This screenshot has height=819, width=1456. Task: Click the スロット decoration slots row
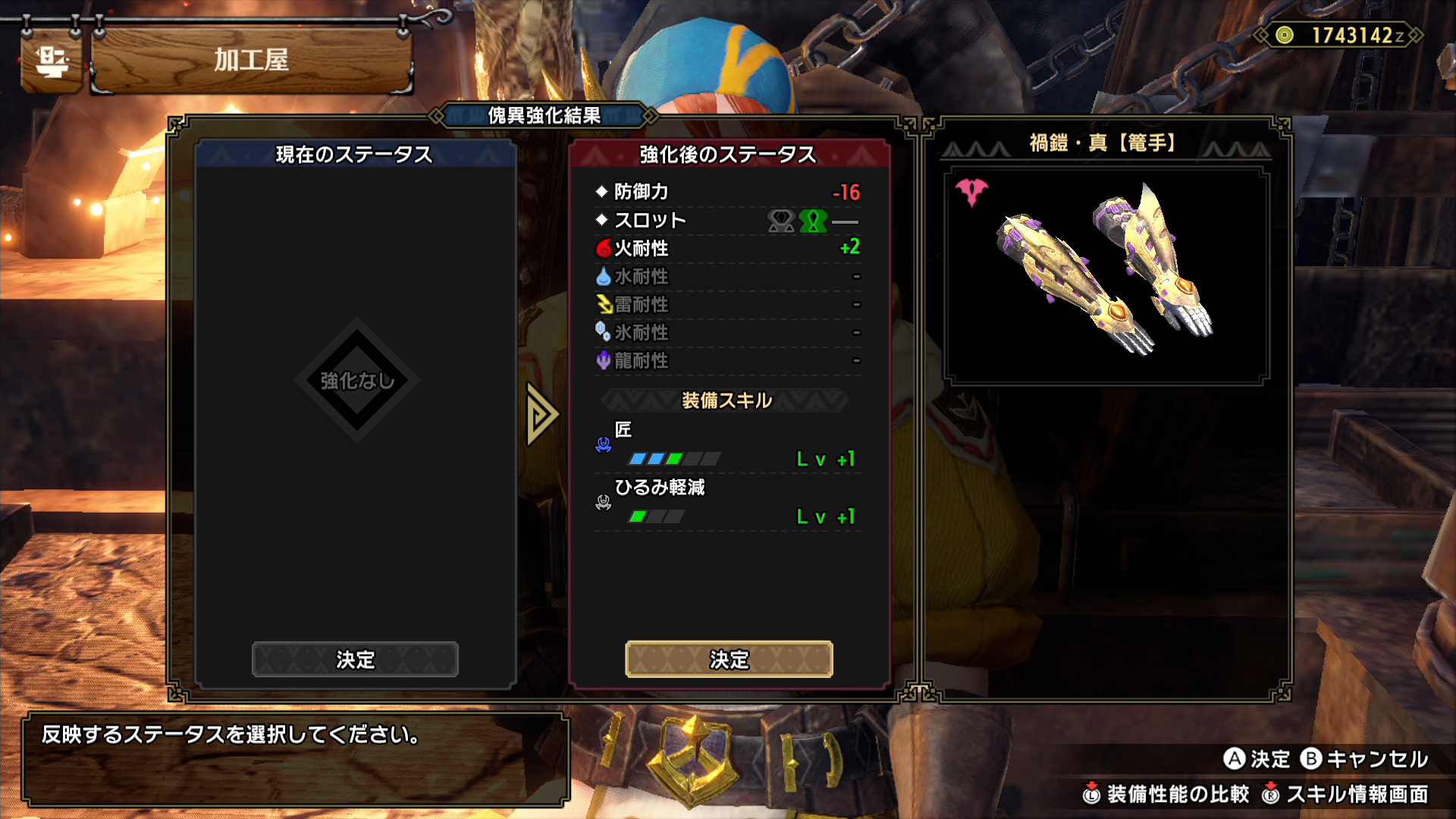pyautogui.click(x=728, y=221)
